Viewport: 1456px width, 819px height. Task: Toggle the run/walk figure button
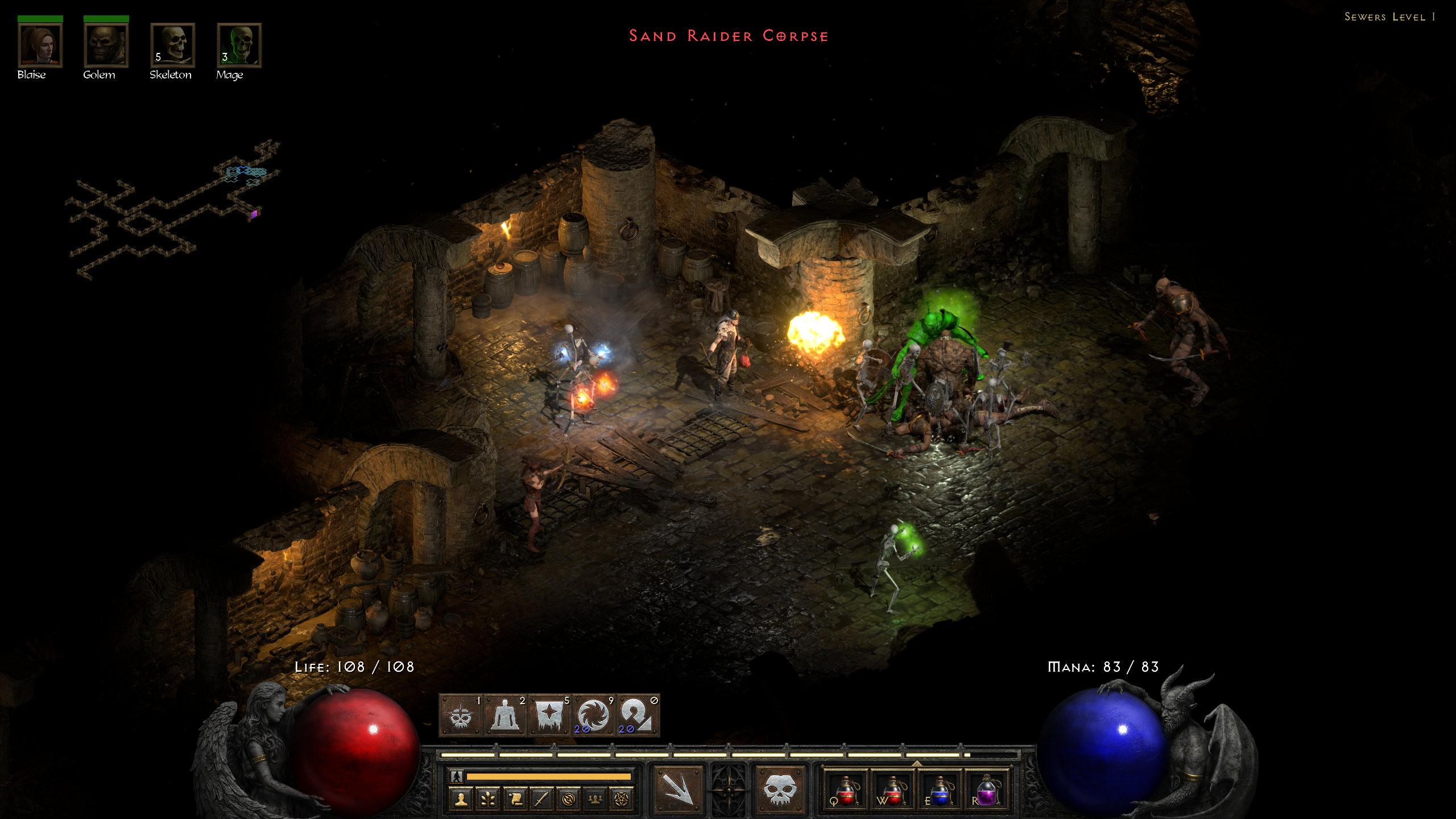[x=456, y=776]
